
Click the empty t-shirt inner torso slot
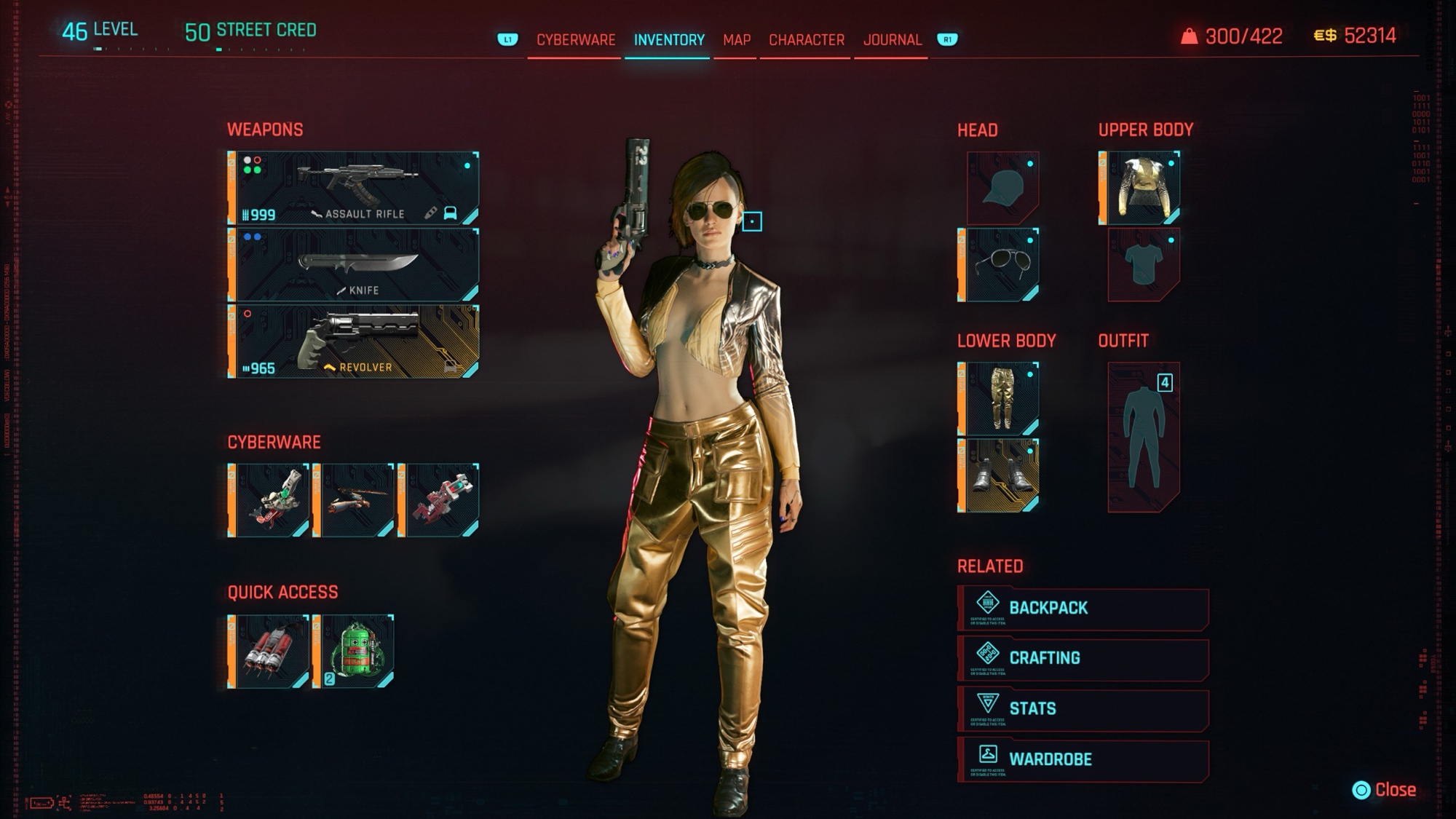(1143, 265)
